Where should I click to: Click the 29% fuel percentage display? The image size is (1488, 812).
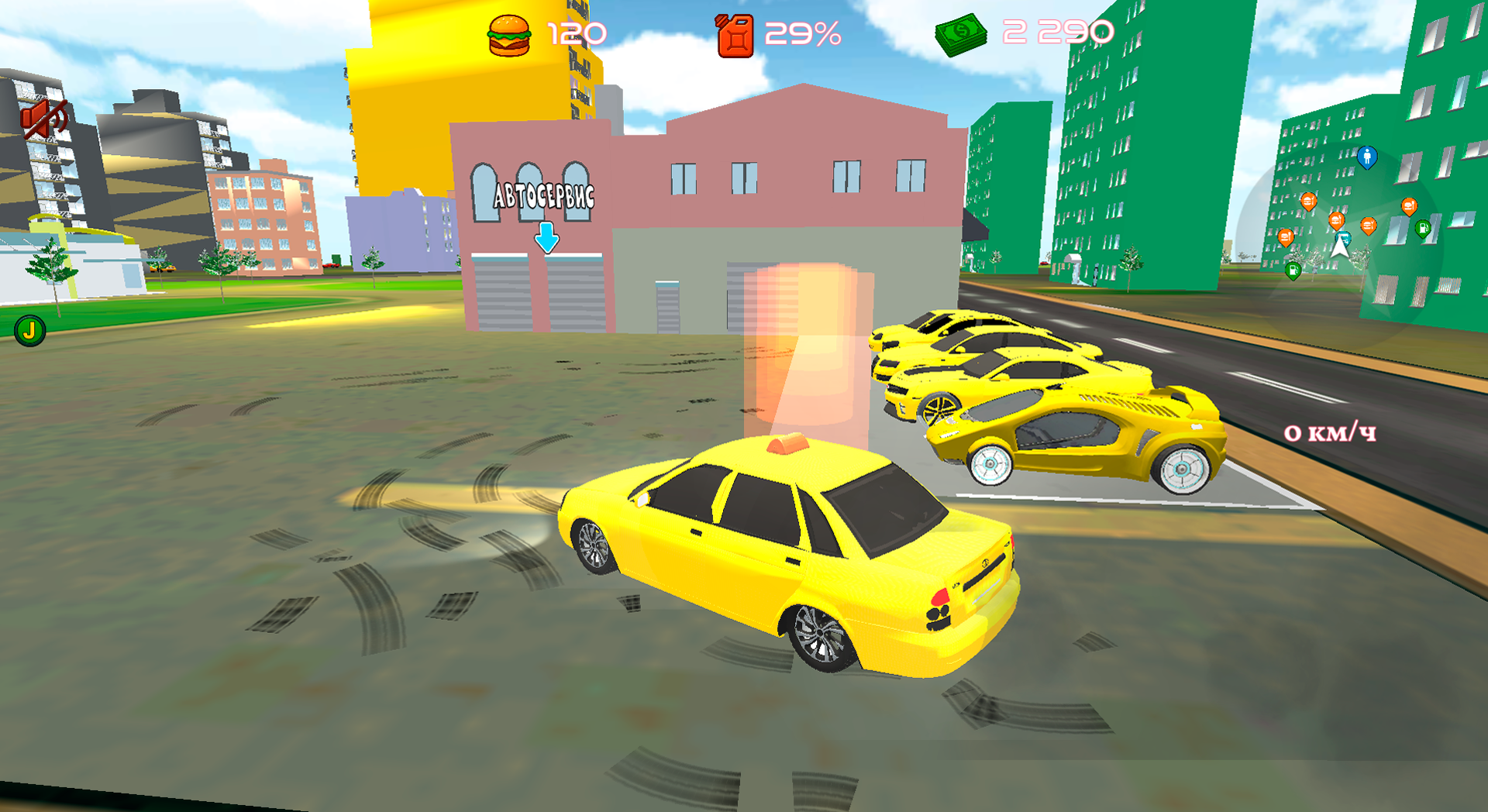point(802,33)
